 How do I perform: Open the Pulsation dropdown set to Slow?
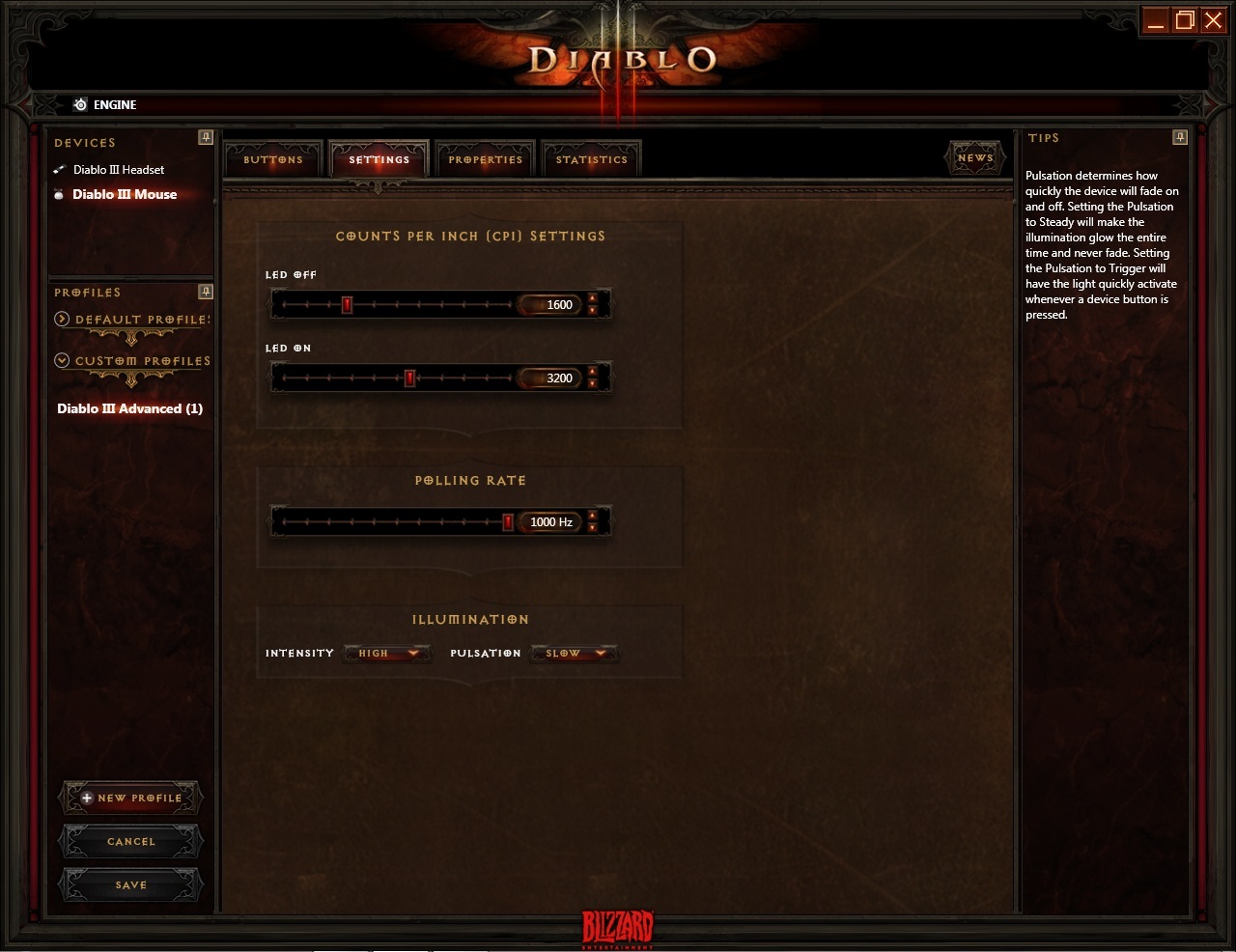pos(574,653)
